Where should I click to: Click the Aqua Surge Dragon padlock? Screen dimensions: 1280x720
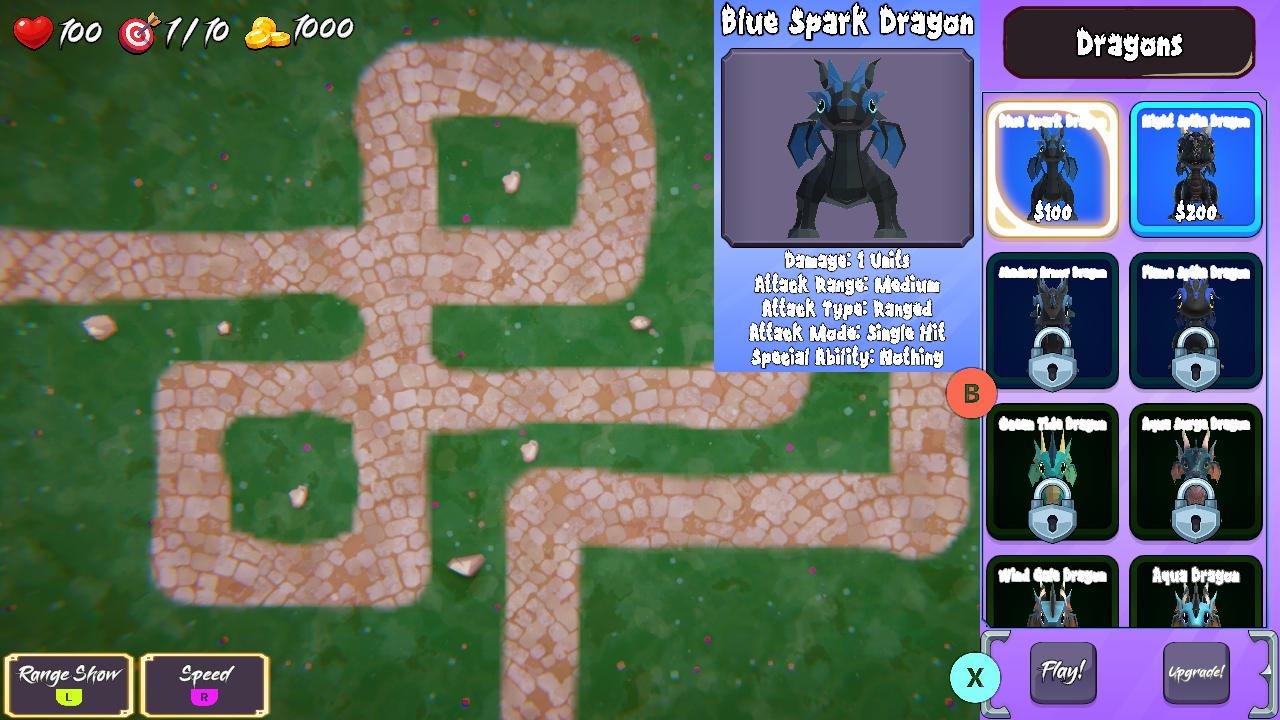click(1196, 505)
